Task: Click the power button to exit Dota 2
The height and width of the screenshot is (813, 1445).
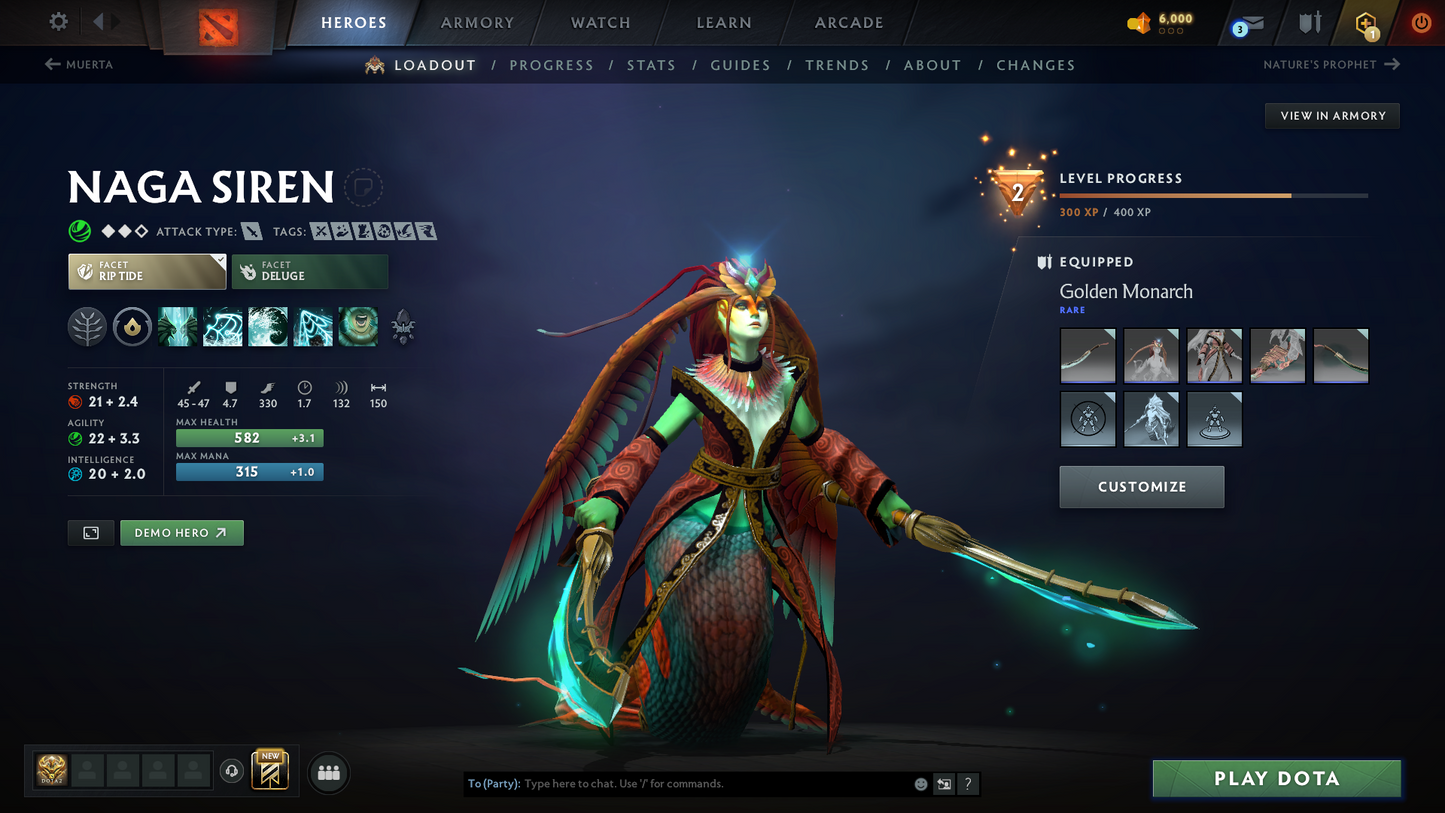Action: click(x=1421, y=23)
